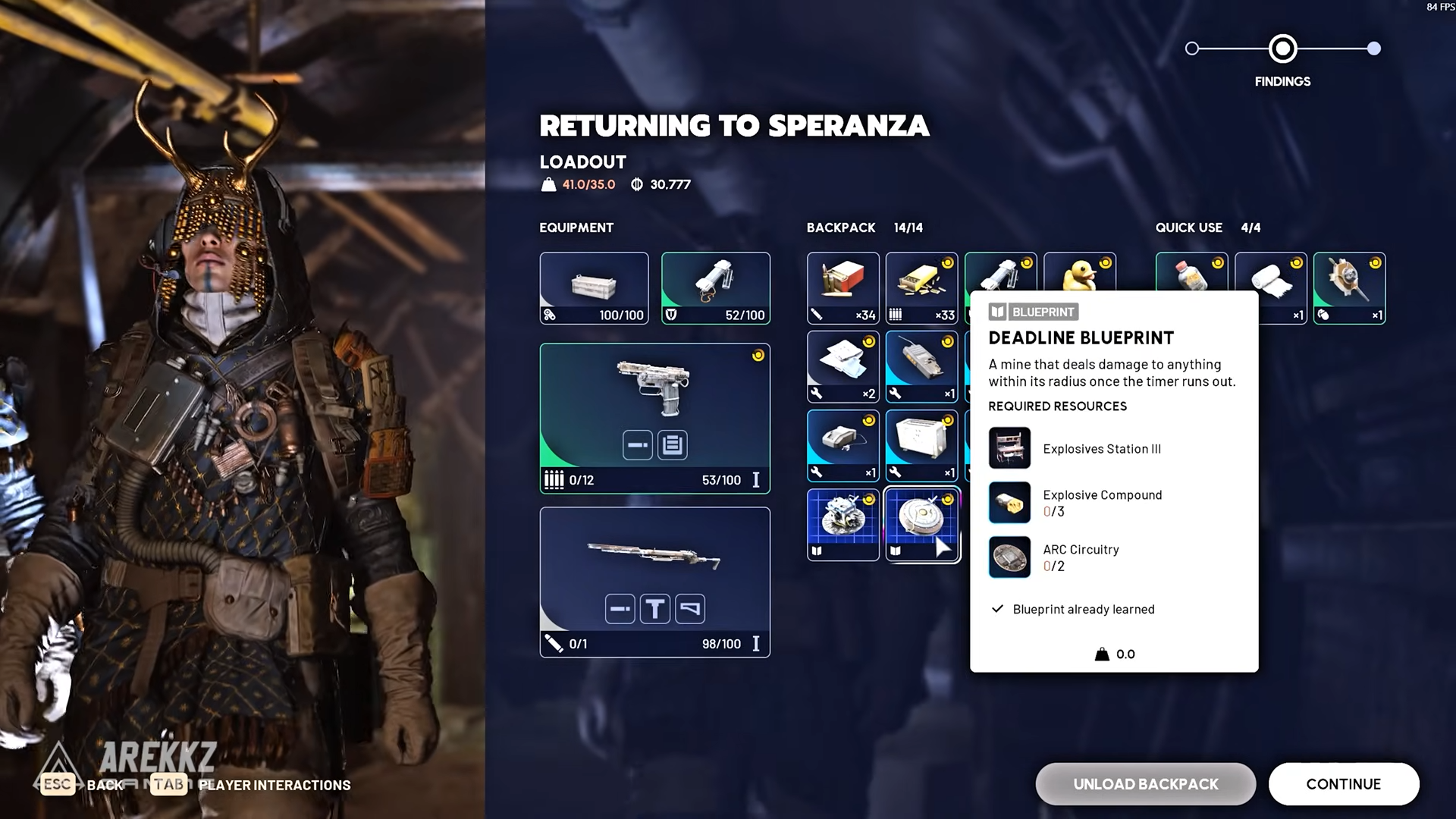Select the grey device with dangling cable
The width and height of the screenshot is (1456, 819).
click(x=843, y=446)
